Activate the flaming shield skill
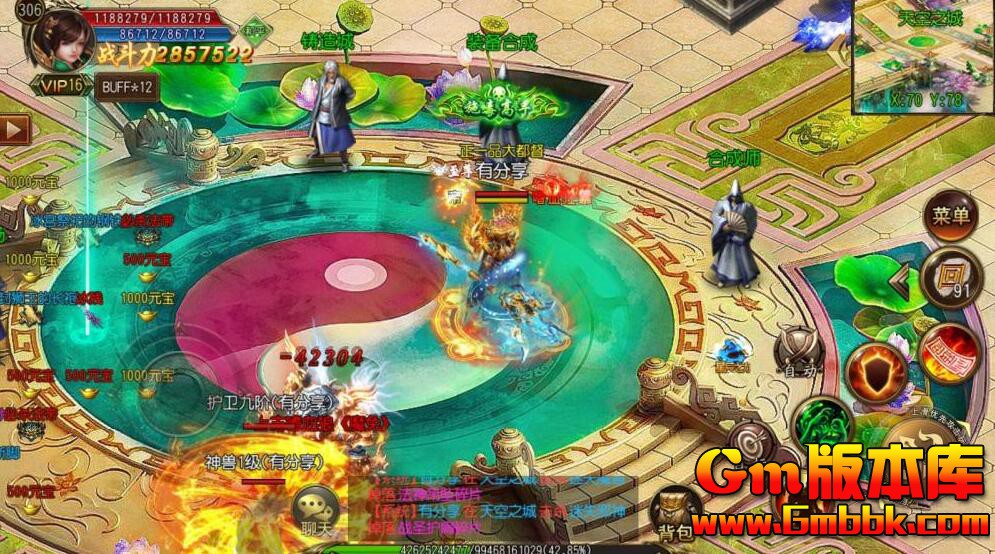This screenshot has height=554, width=995. click(876, 374)
